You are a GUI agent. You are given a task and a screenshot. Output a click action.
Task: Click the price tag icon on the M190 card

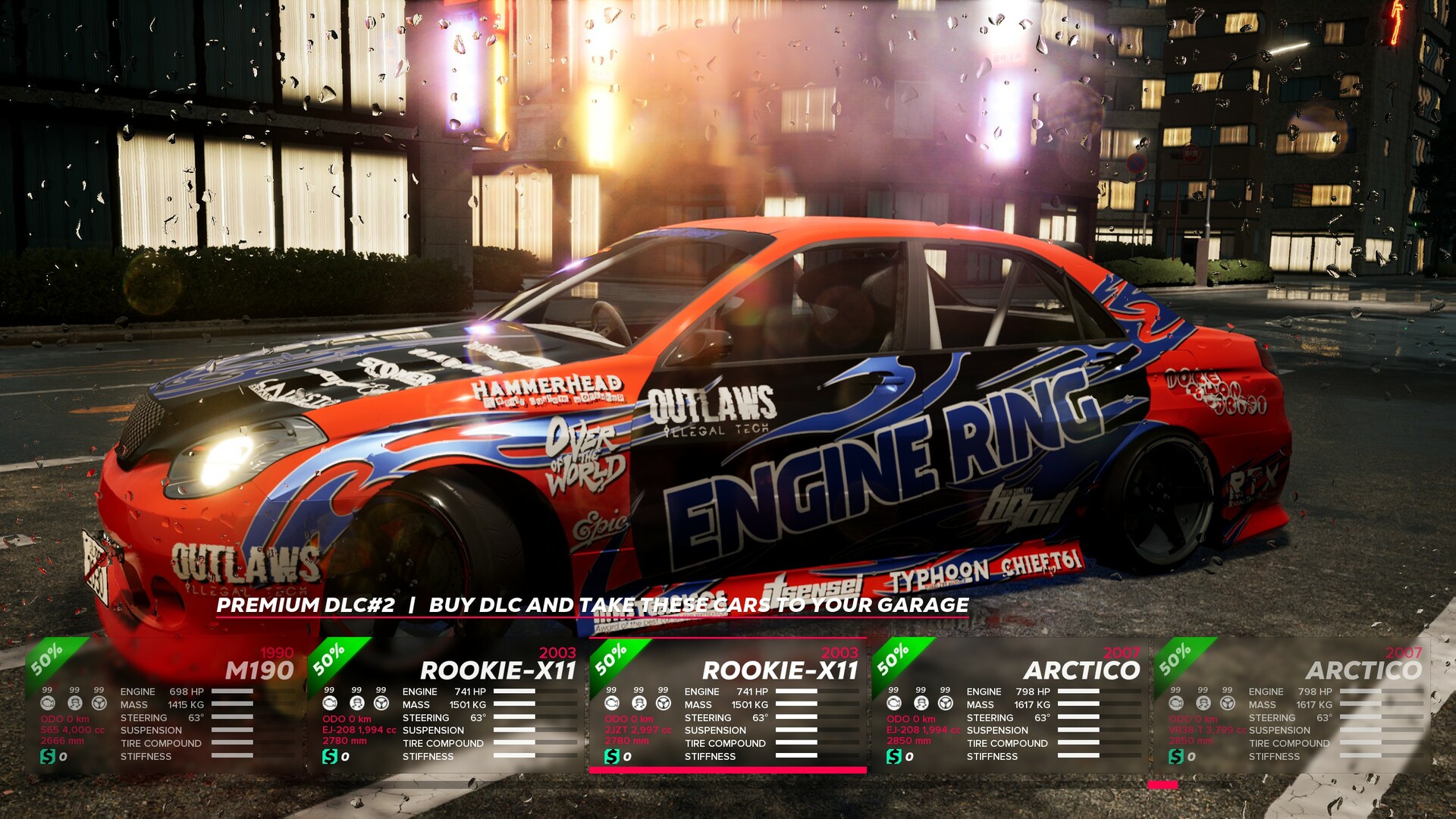click(48, 756)
